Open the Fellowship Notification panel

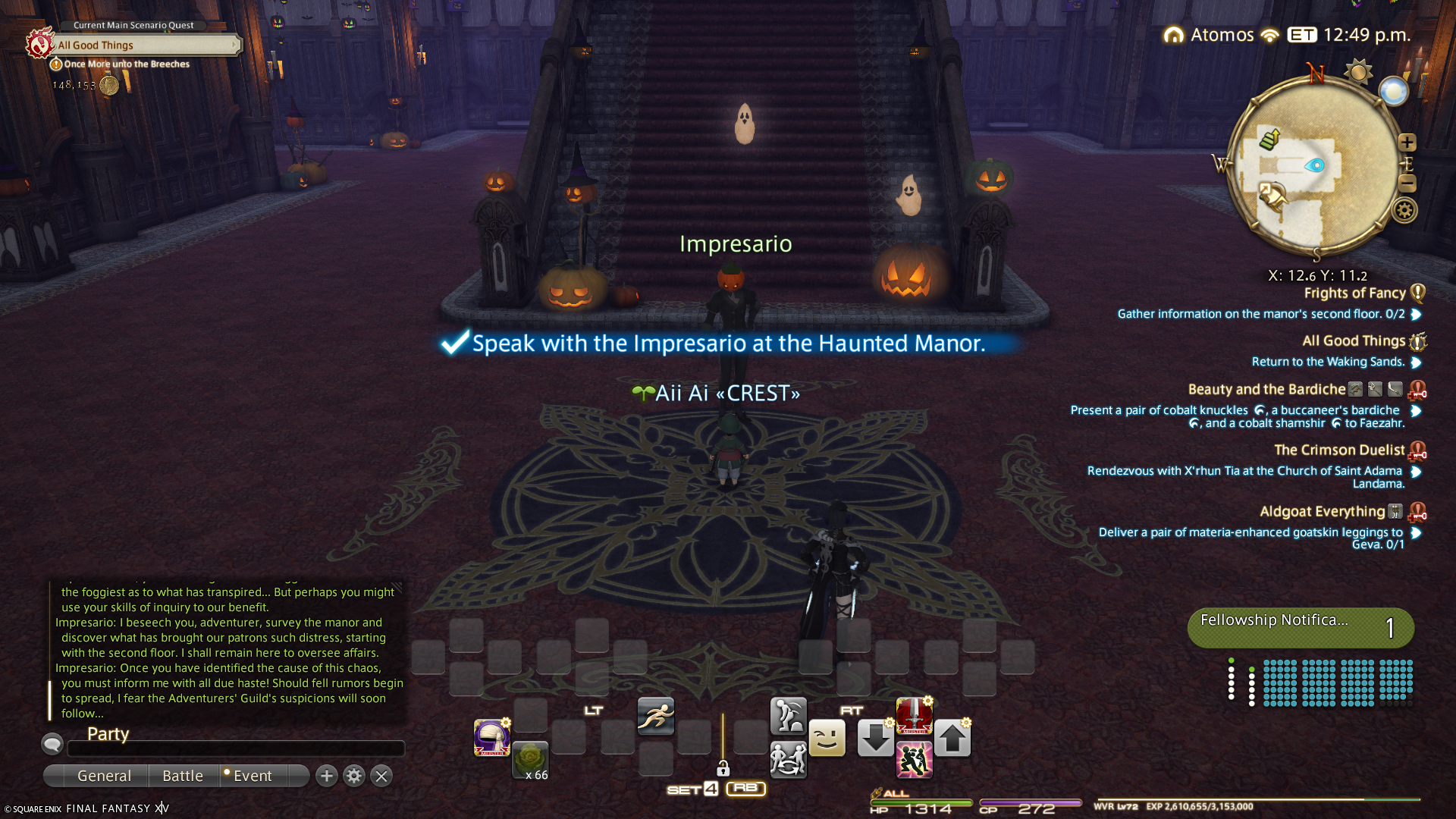tap(1301, 627)
